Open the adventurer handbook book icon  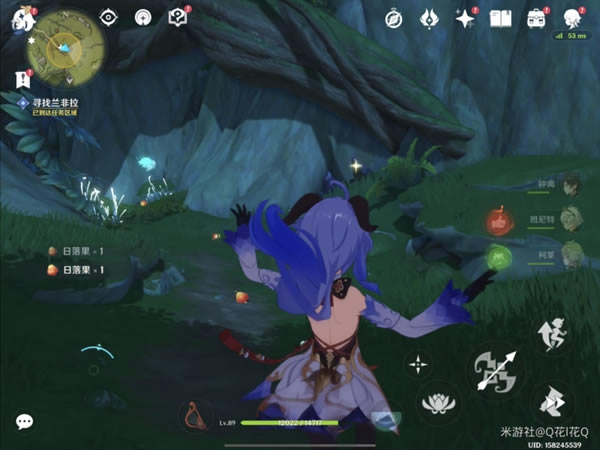coord(502,18)
